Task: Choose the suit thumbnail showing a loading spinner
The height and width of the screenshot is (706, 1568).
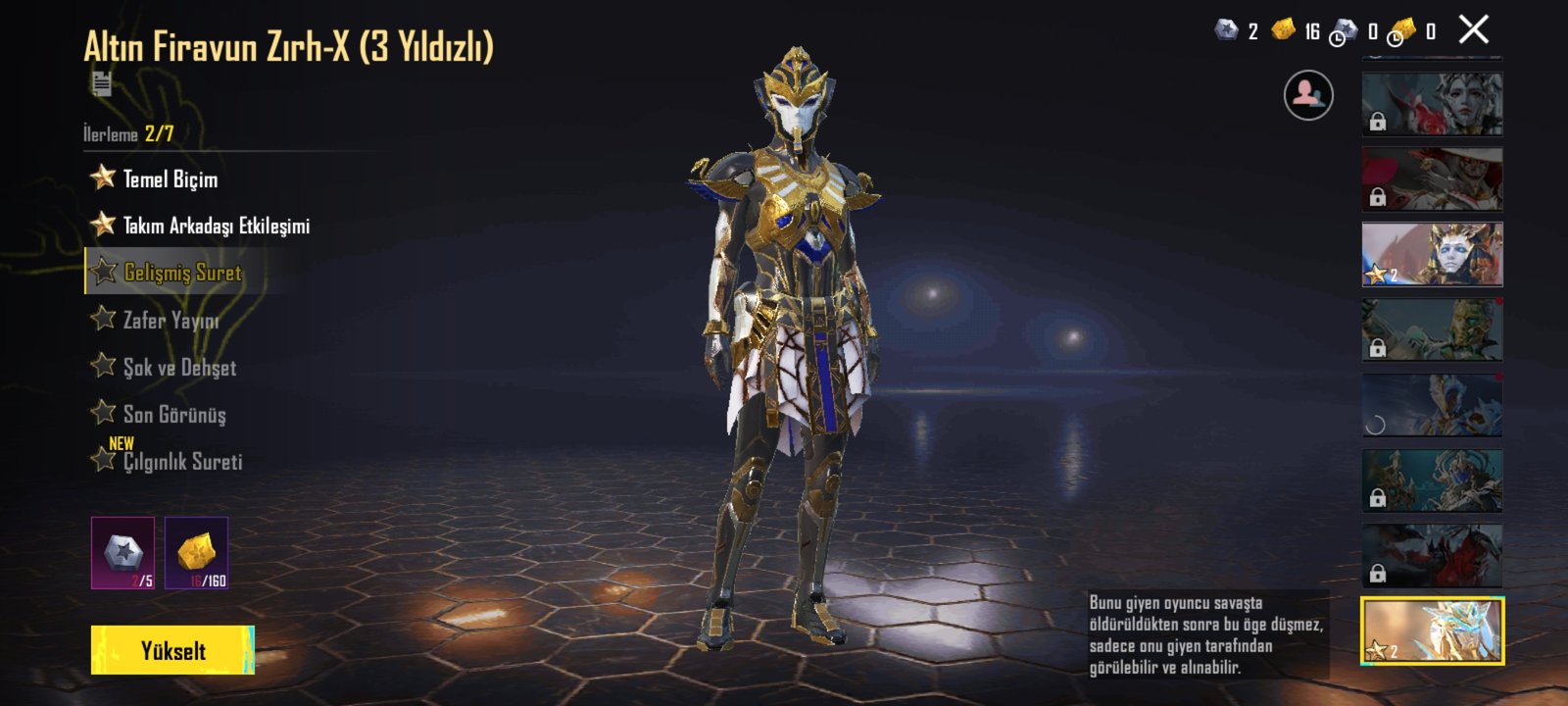Action: point(1432,405)
